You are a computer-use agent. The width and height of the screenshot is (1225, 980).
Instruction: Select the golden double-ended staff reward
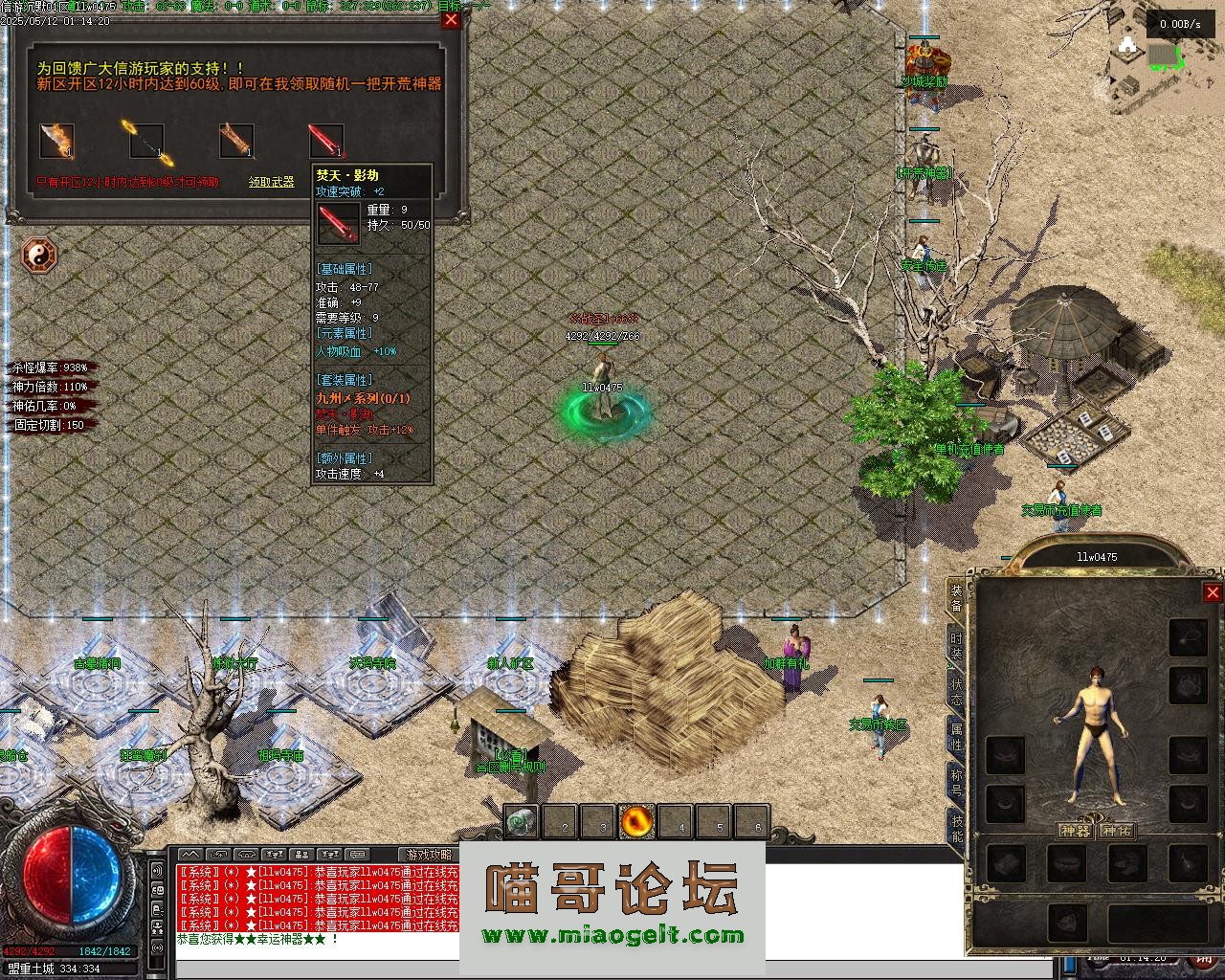(146, 141)
